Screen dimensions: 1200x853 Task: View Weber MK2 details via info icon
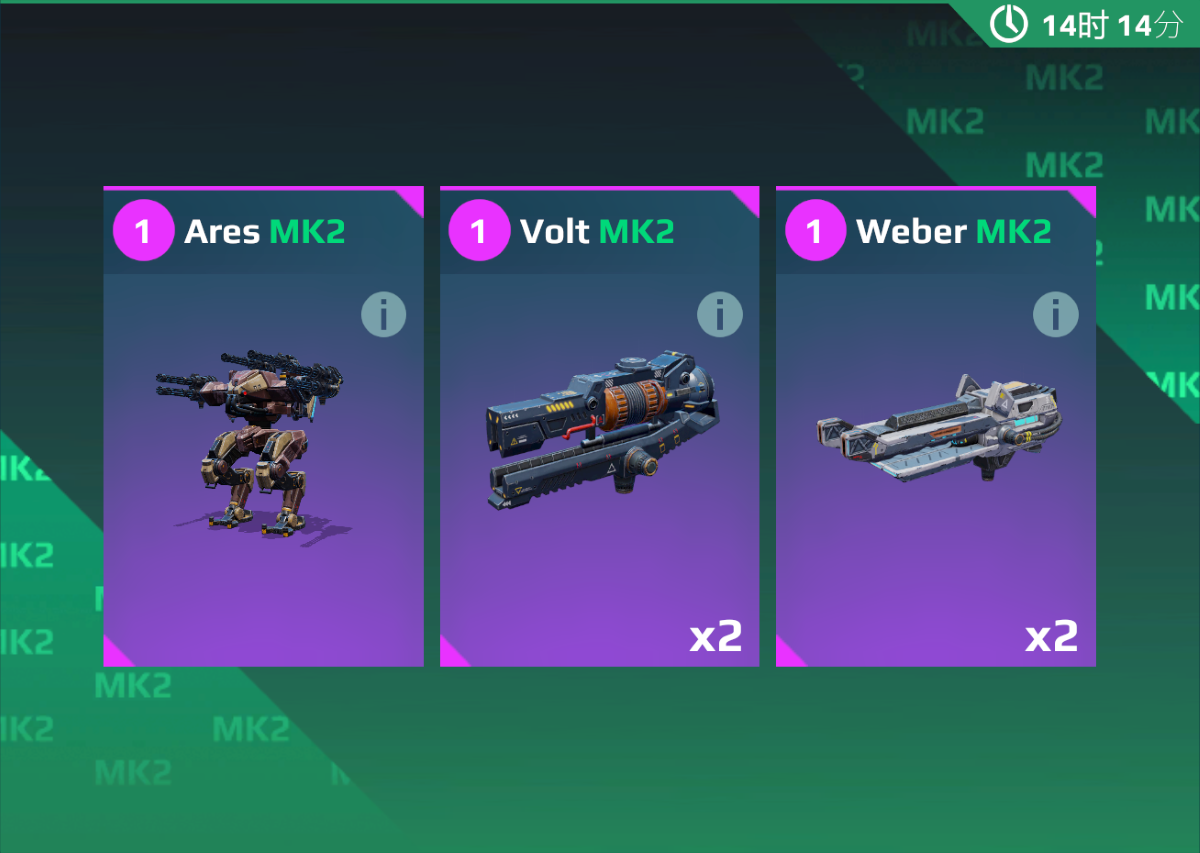click(x=1055, y=315)
